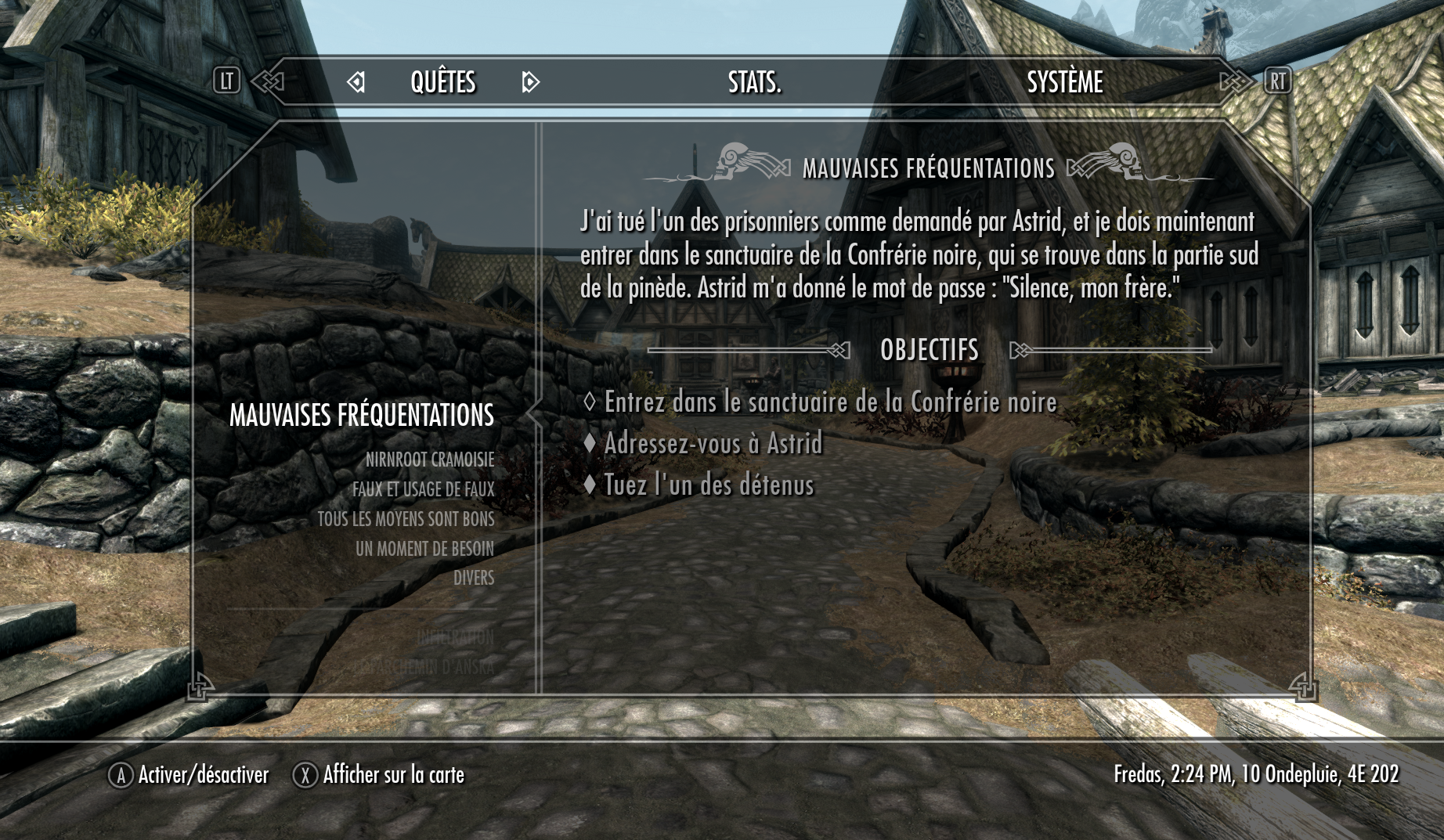Click the right arrow beside Quêtes
The width and height of the screenshot is (1444, 840).
click(530, 82)
